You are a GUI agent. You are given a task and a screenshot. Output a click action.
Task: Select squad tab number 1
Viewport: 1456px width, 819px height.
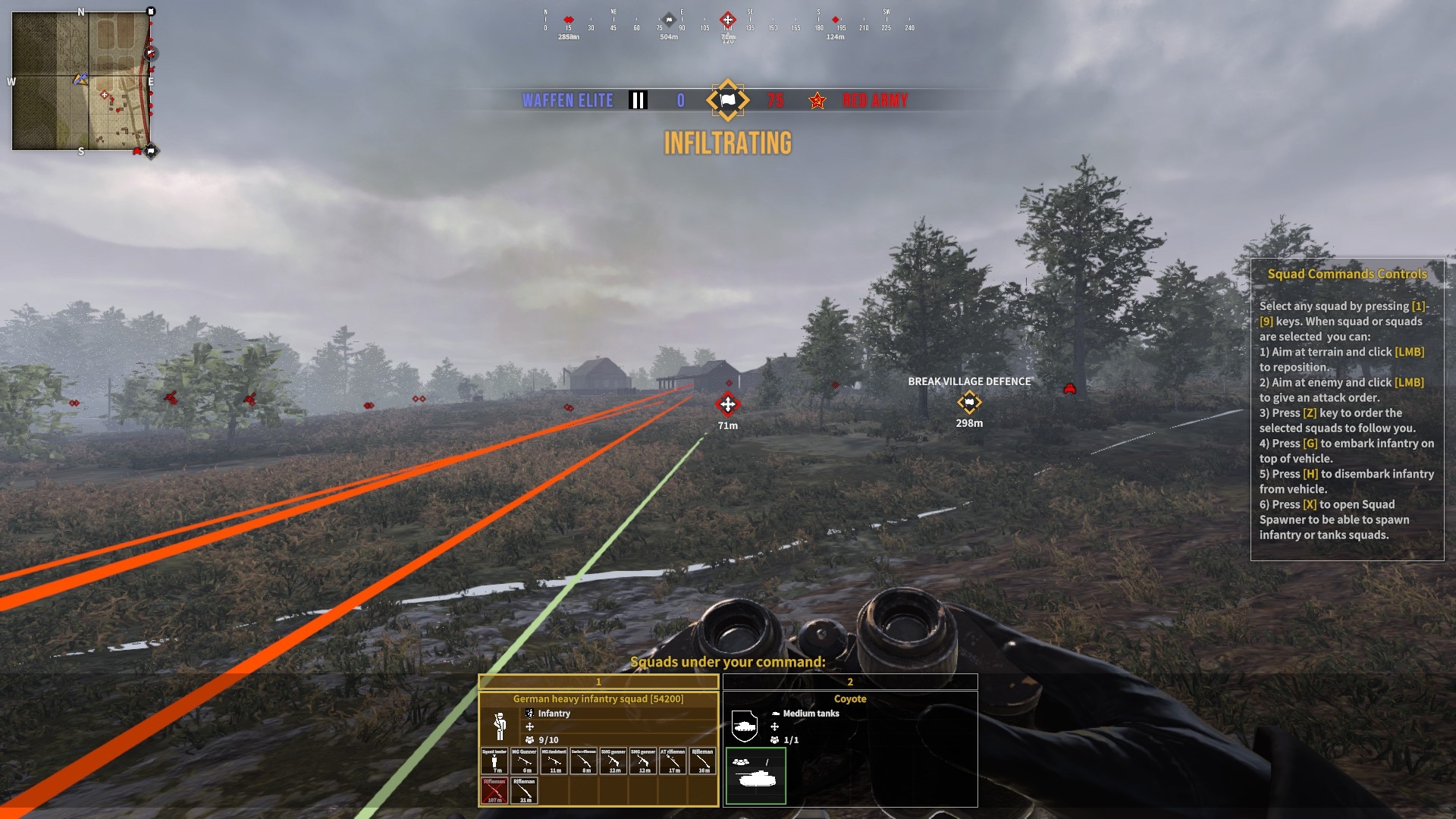(x=598, y=682)
